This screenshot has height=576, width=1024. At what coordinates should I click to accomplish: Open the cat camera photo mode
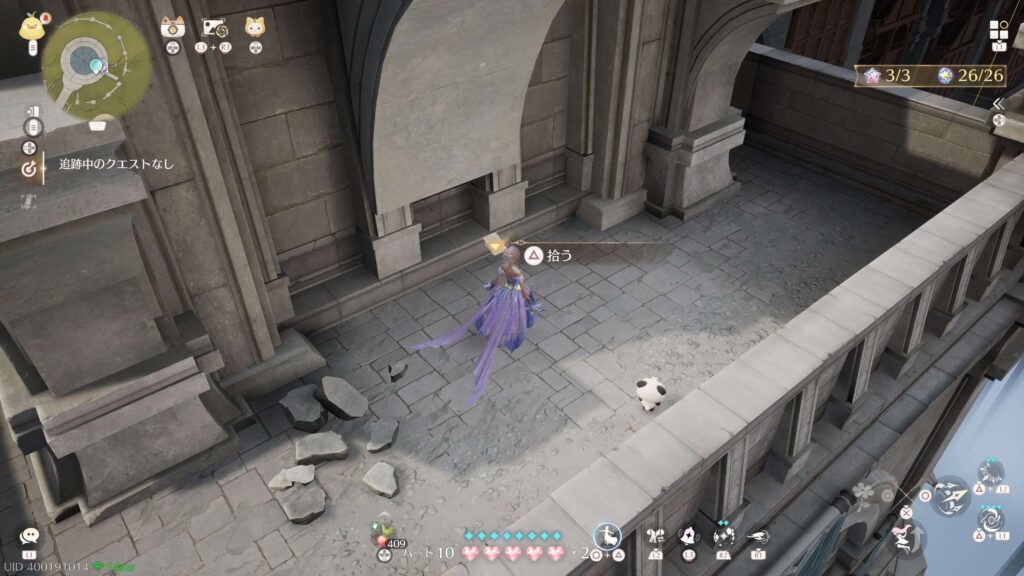pyautogui.click(x=172, y=28)
